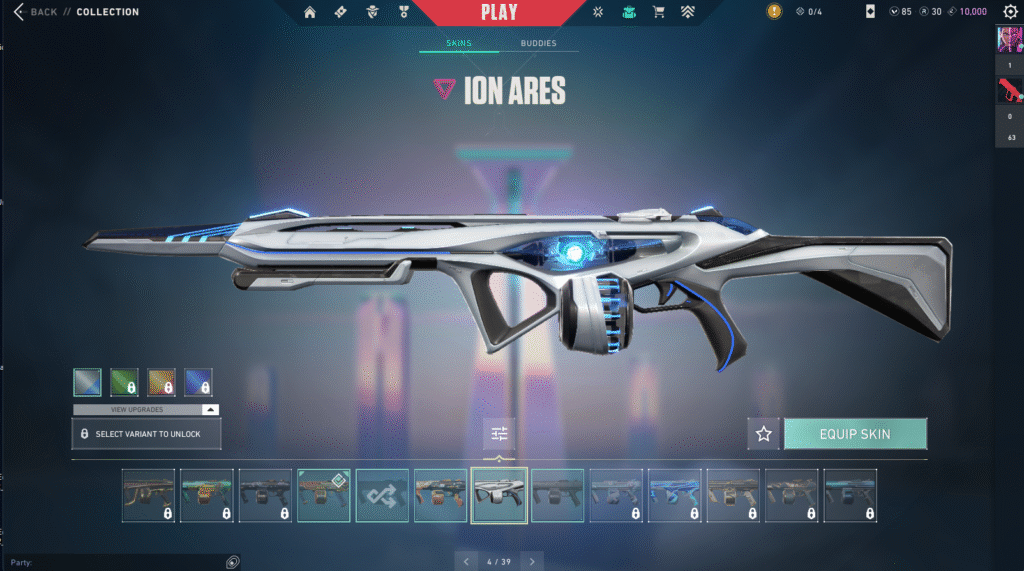This screenshot has width=1024, height=571.
Task: Click the red PLAY button
Action: coord(499,13)
